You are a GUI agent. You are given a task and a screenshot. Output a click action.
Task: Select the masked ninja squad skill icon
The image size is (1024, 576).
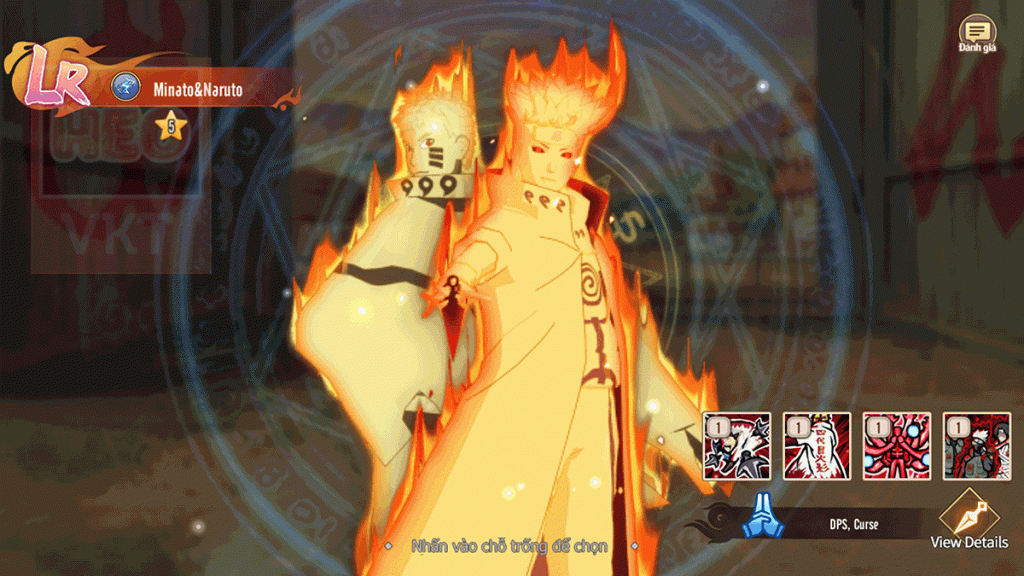pyautogui.click(x=977, y=446)
